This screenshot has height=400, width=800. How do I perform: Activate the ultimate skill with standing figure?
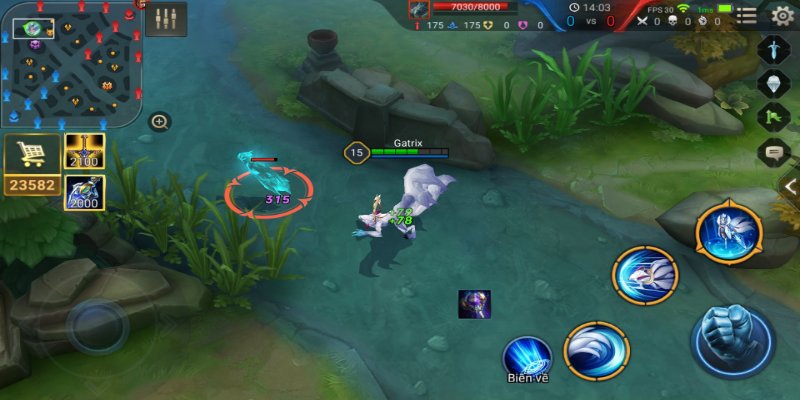[x=729, y=232]
